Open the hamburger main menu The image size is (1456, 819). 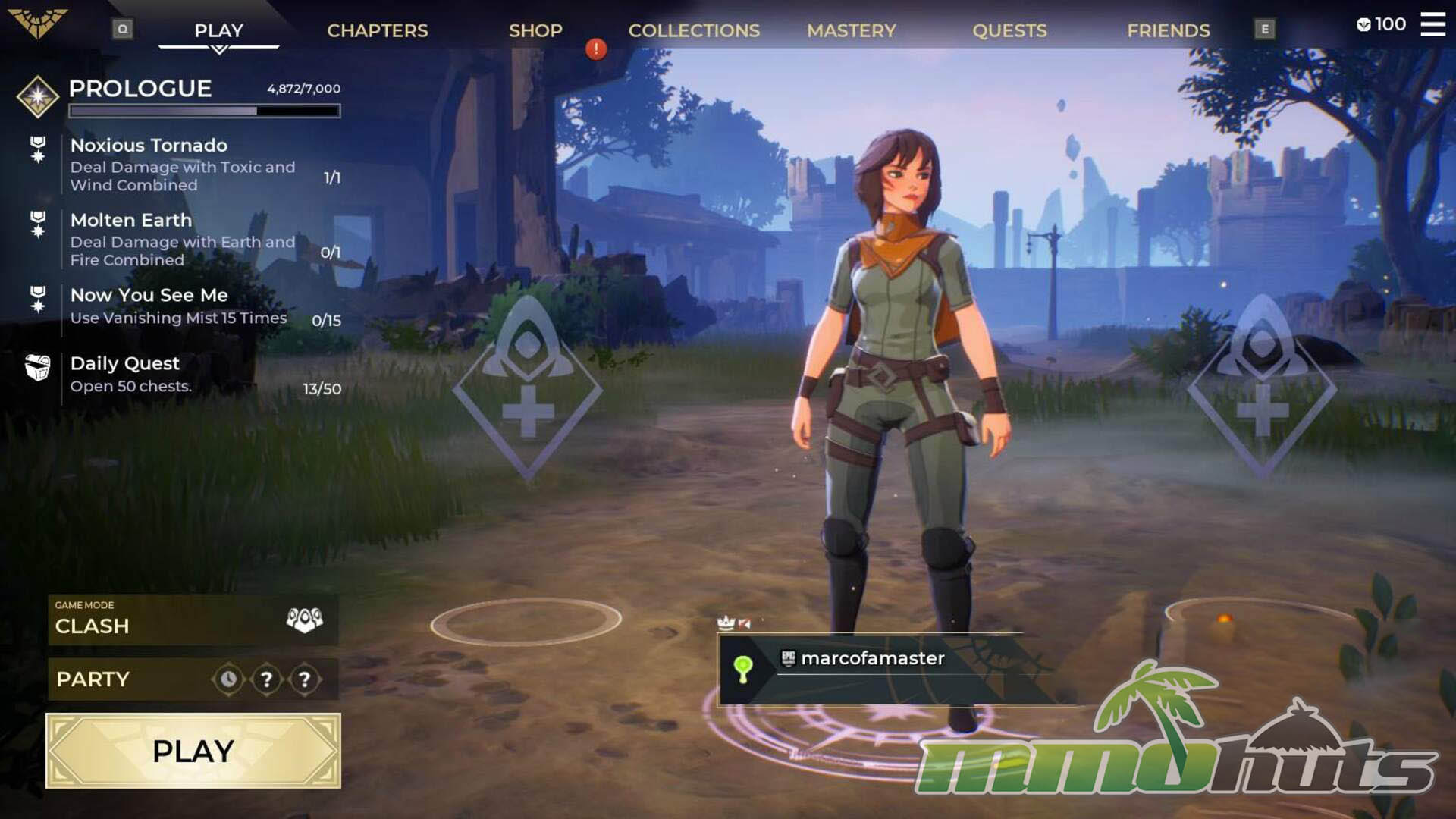1432,24
